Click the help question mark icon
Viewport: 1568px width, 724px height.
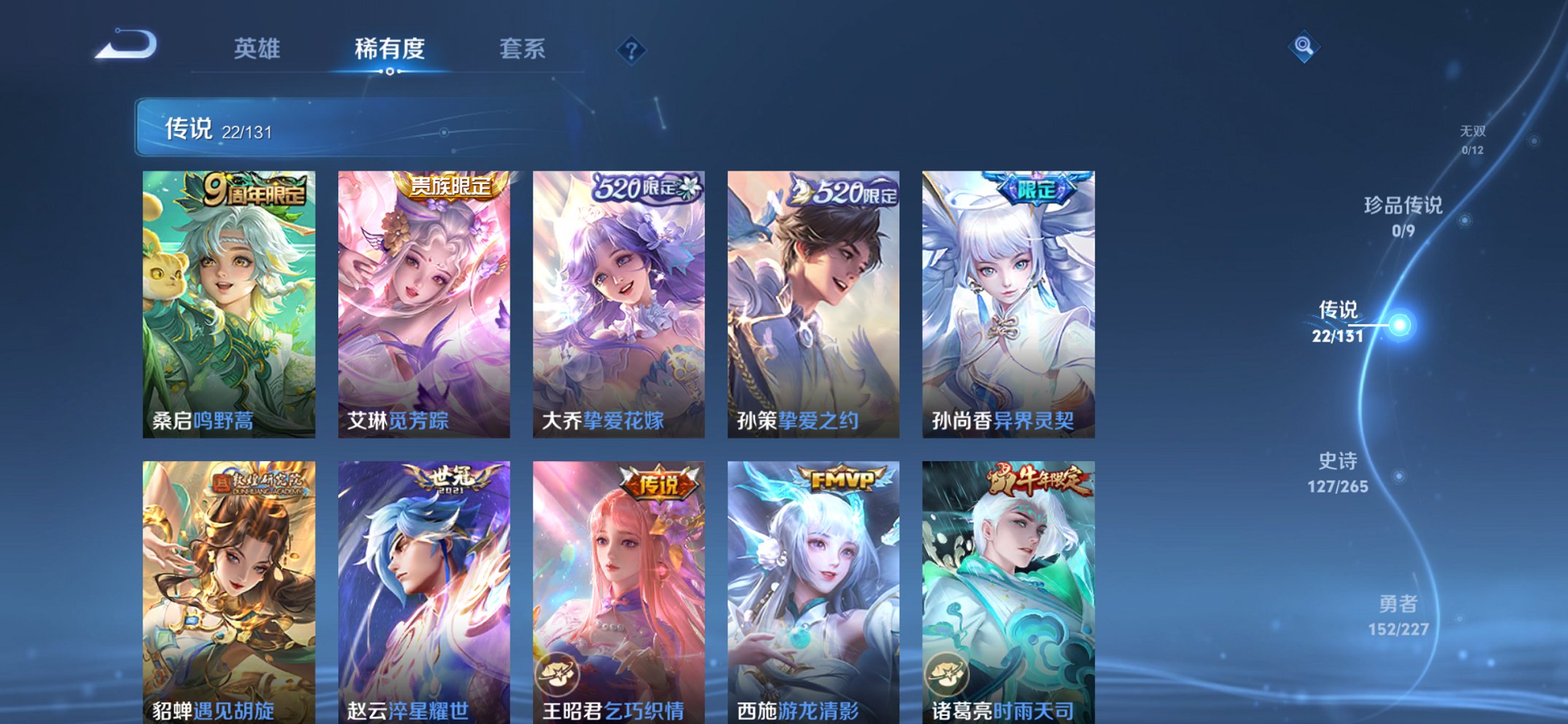[x=631, y=50]
